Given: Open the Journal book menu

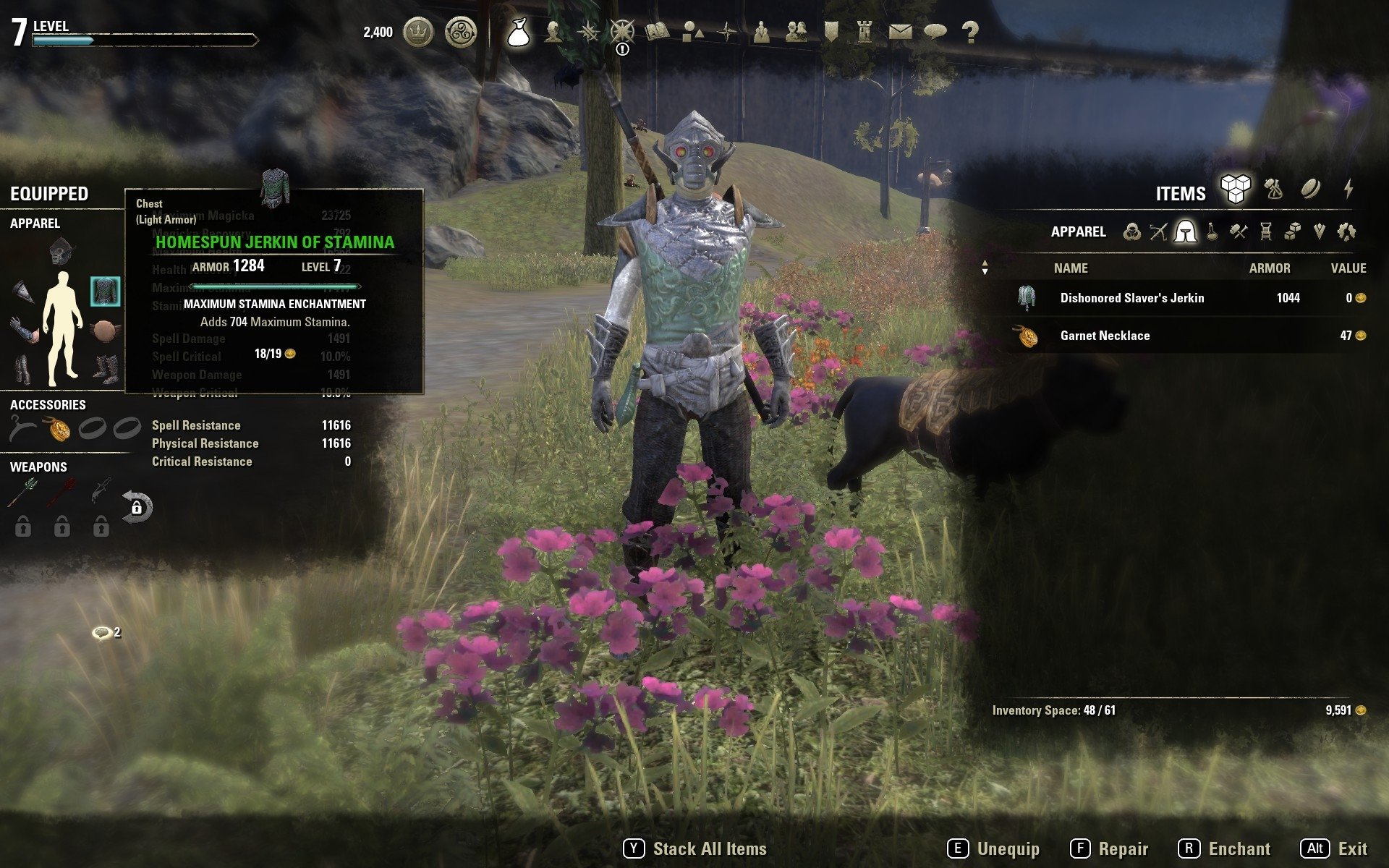Looking at the screenshot, I should pos(657,32).
